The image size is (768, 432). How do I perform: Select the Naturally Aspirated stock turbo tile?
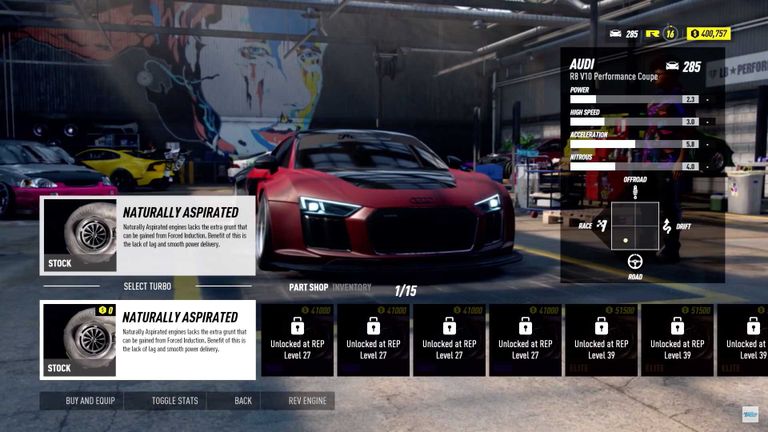click(x=148, y=340)
